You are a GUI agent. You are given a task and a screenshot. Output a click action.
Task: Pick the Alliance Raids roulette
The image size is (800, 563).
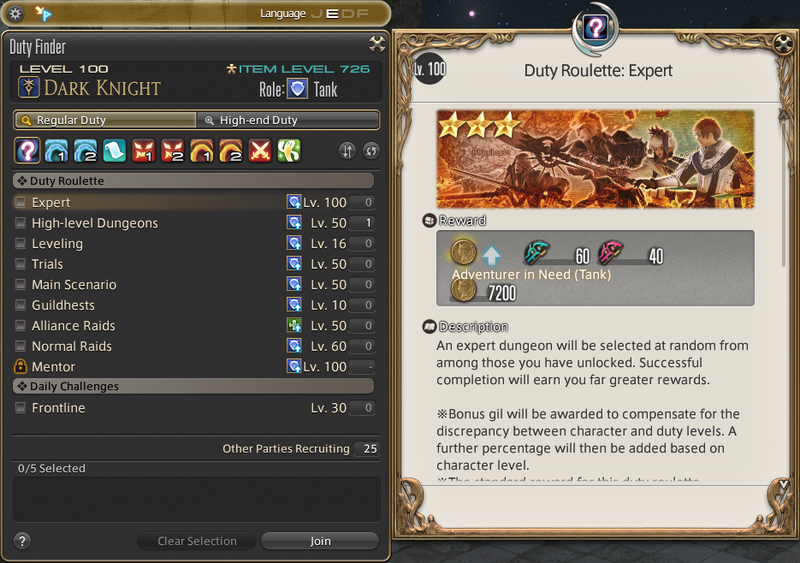tap(20, 326)
